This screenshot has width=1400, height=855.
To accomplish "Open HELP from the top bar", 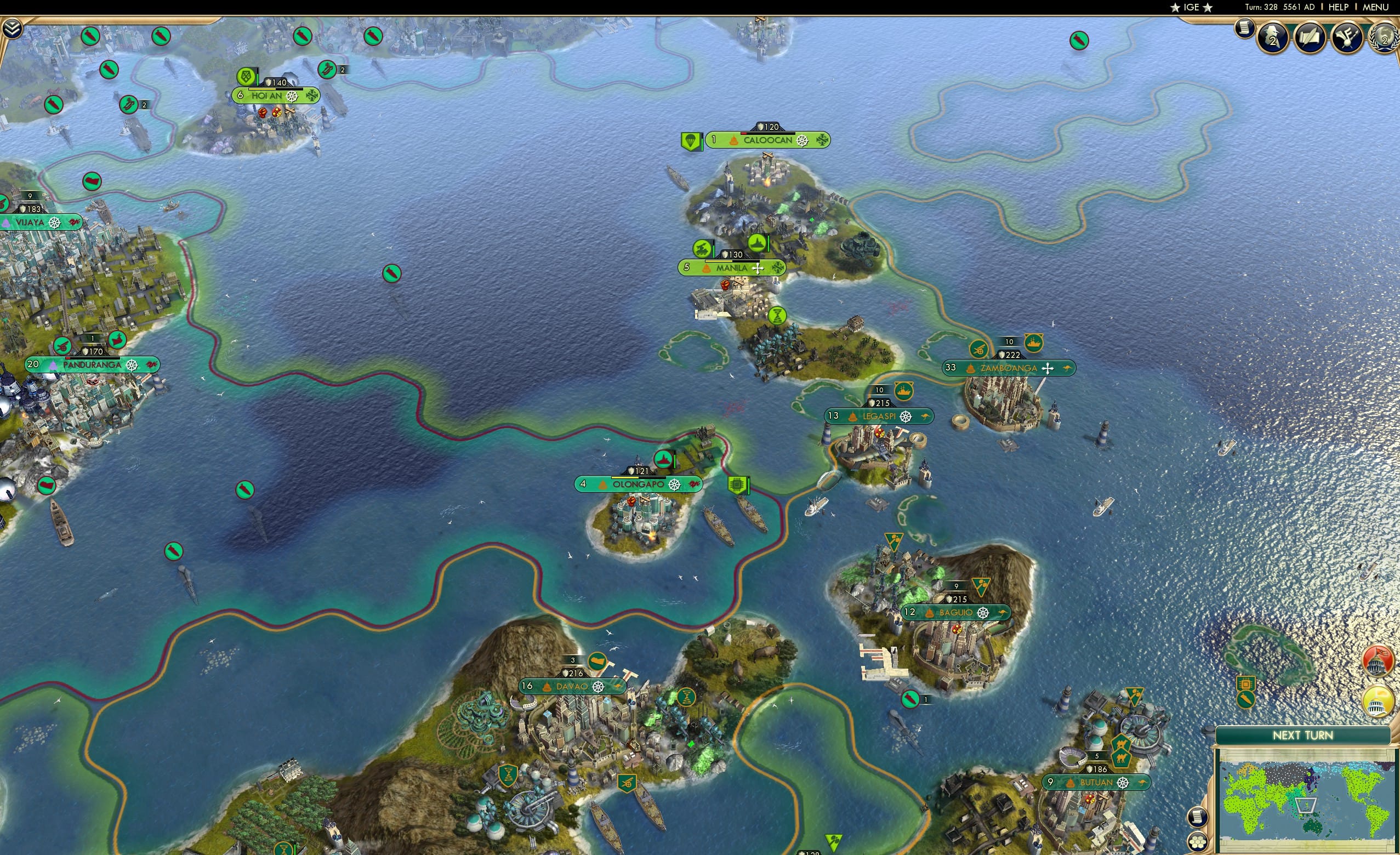I will coord(1339,7).
